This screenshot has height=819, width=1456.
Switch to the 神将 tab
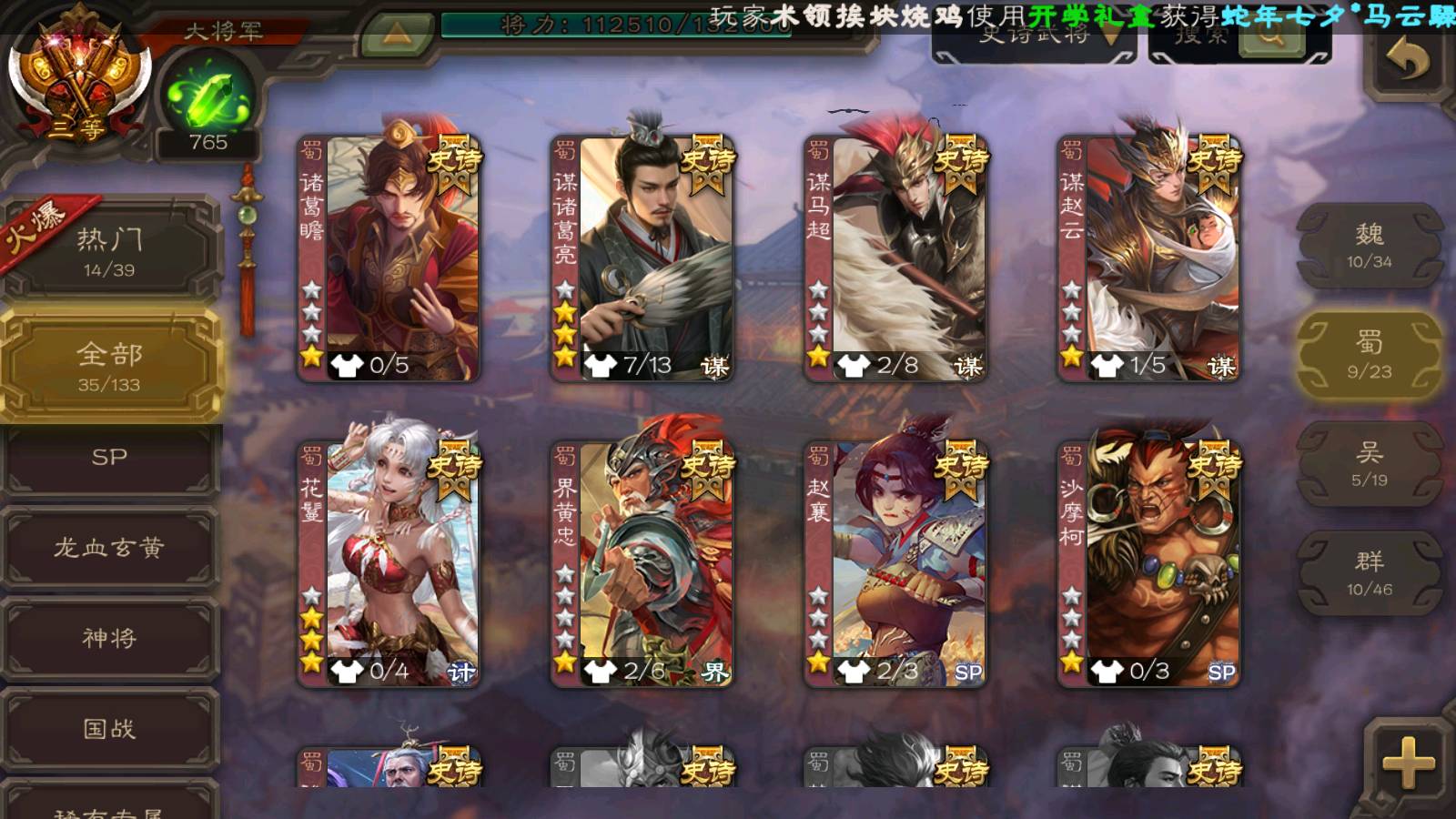109,638
